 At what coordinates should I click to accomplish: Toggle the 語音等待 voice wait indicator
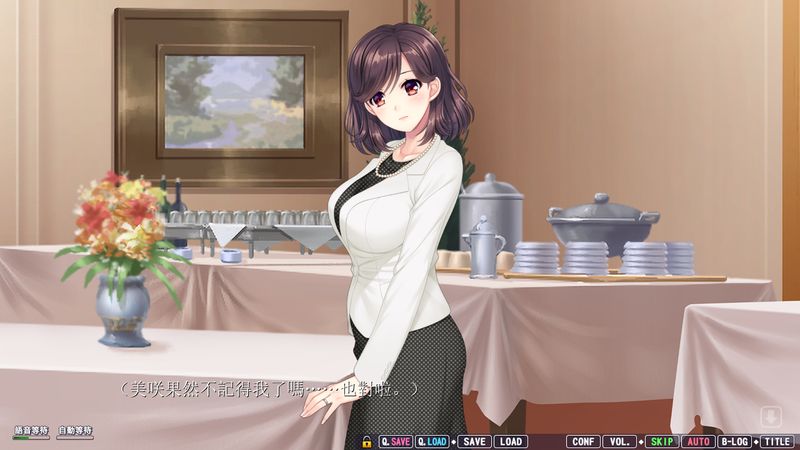point(31,433)
